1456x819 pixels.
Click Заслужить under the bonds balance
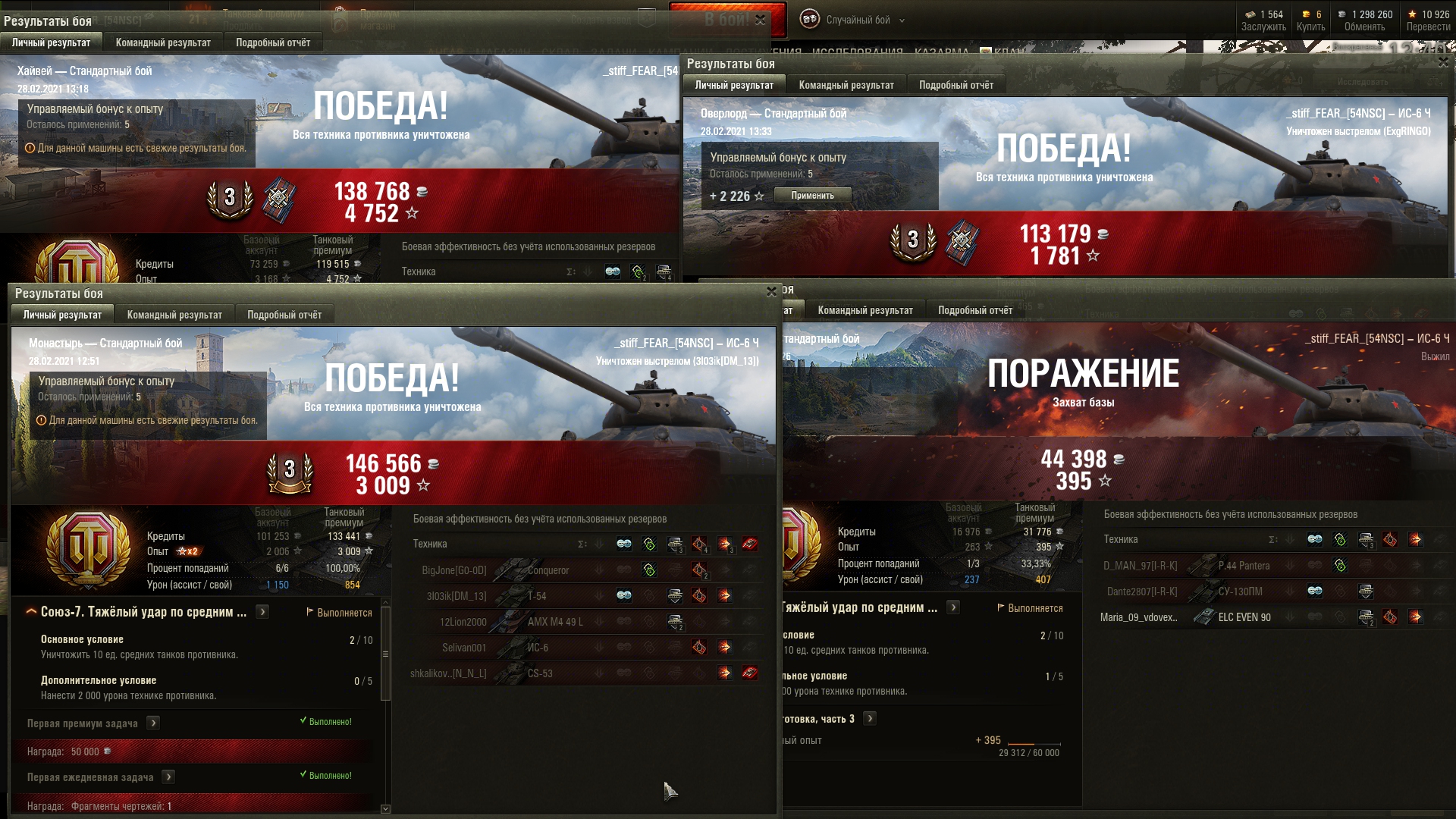pyautogui.click(x=1263, y=27)
